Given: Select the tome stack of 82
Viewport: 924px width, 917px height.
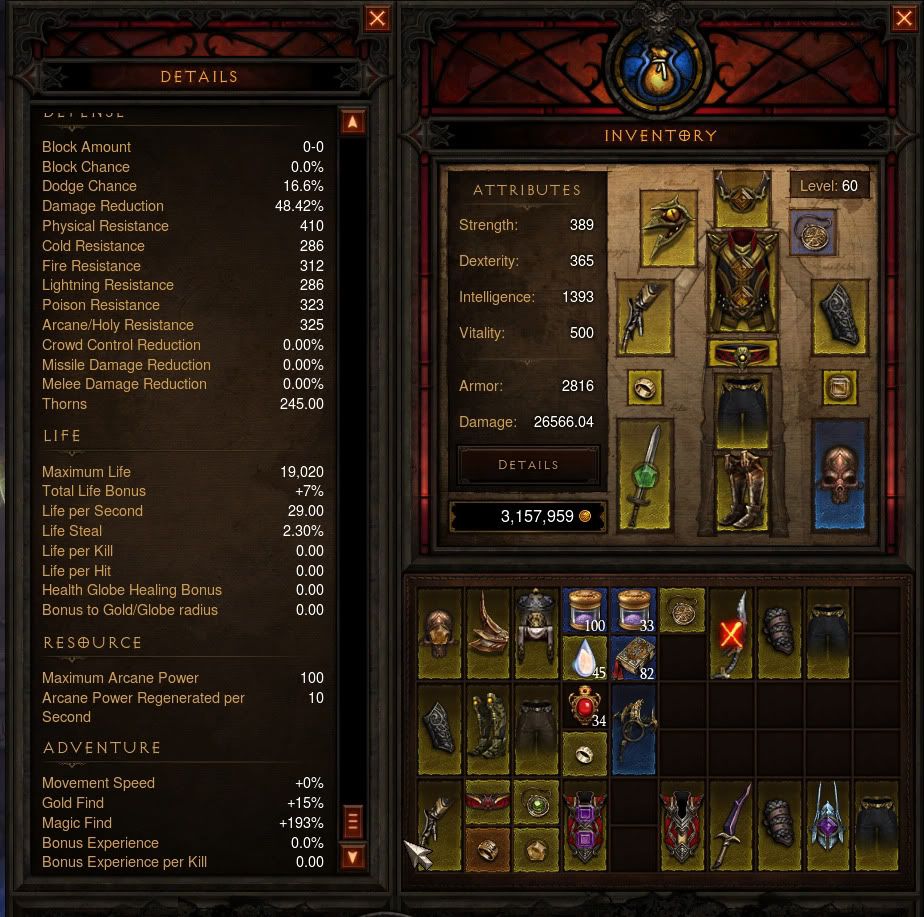Looking at the screenshot, I should pos(634,658).
